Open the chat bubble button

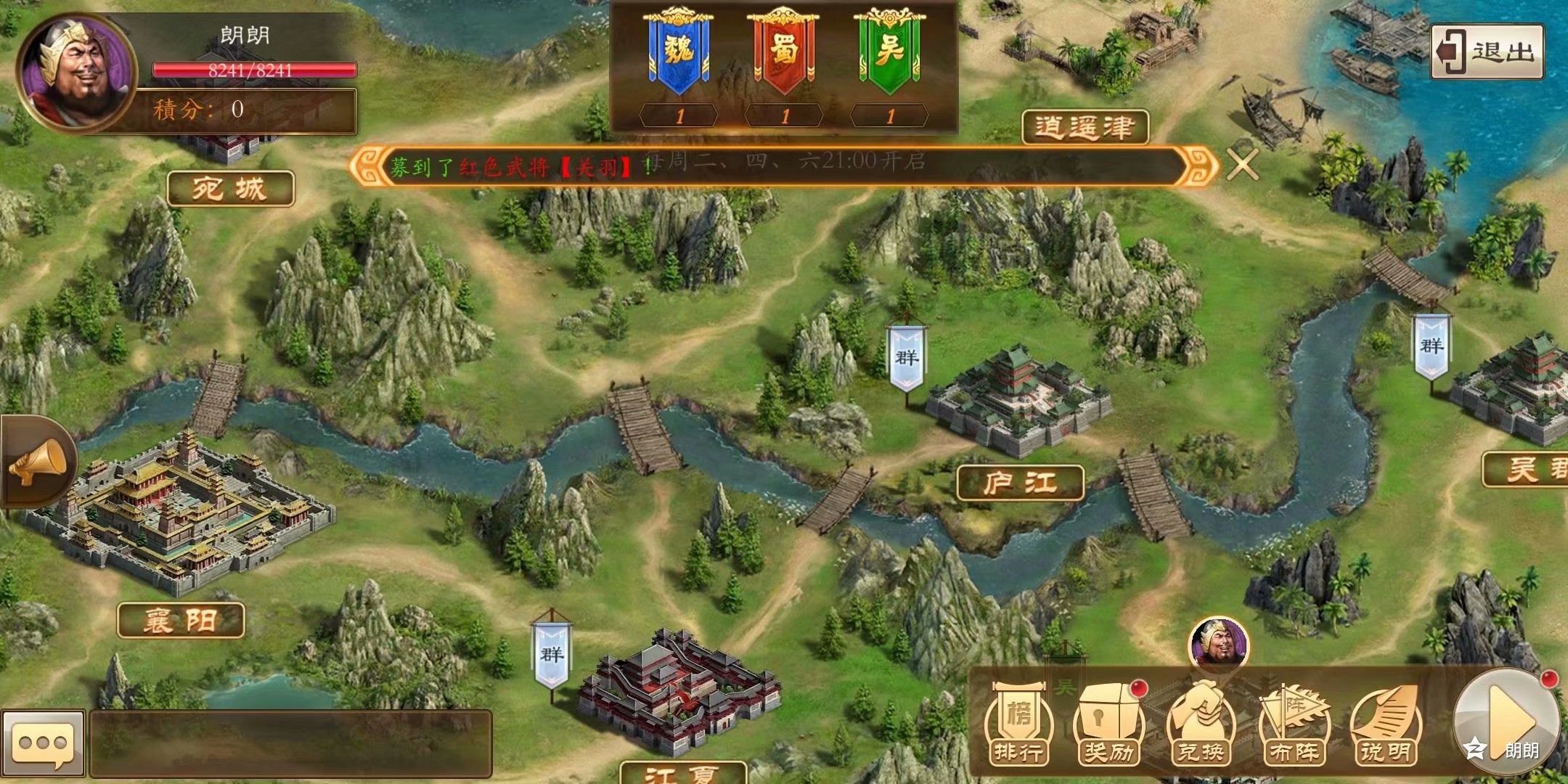(42, 743)
